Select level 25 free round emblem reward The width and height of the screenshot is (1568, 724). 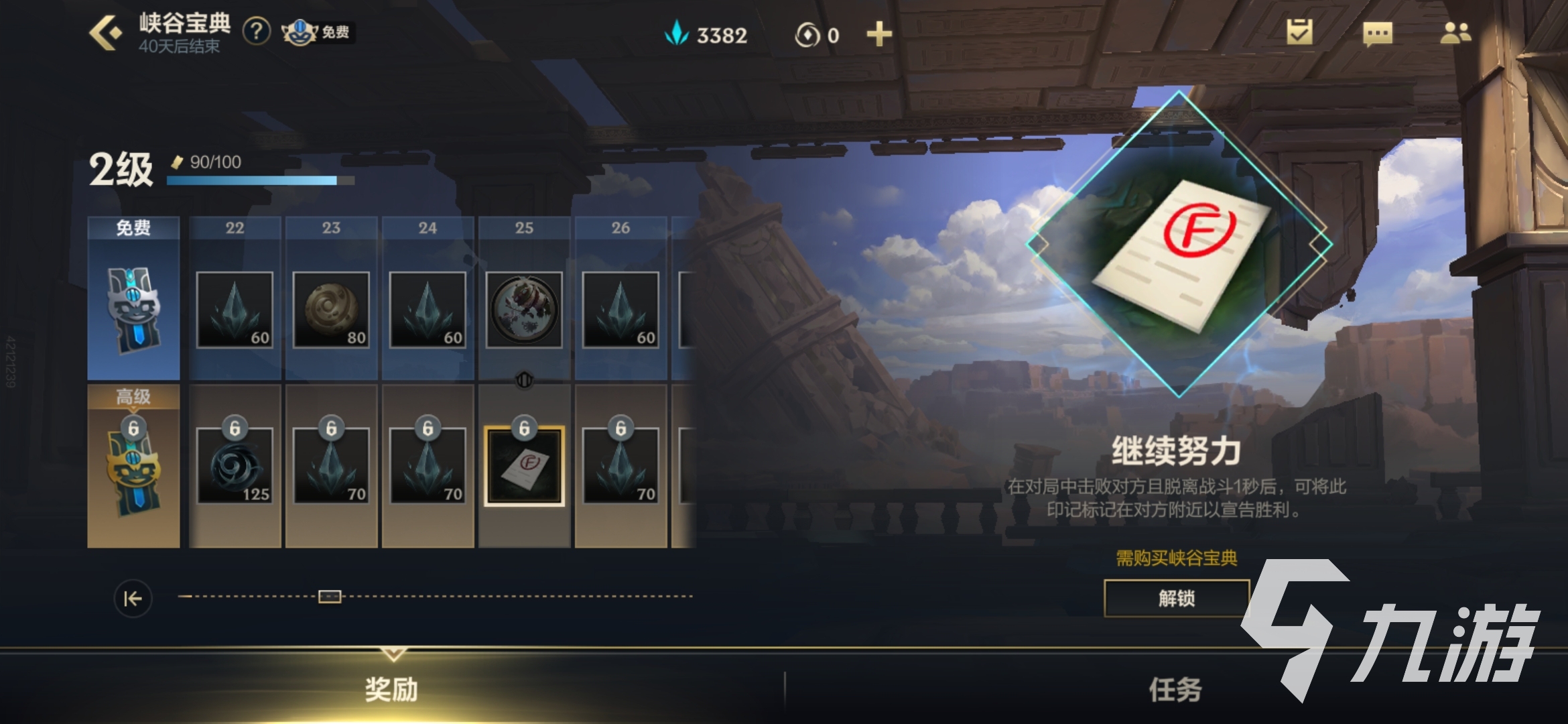524,310
